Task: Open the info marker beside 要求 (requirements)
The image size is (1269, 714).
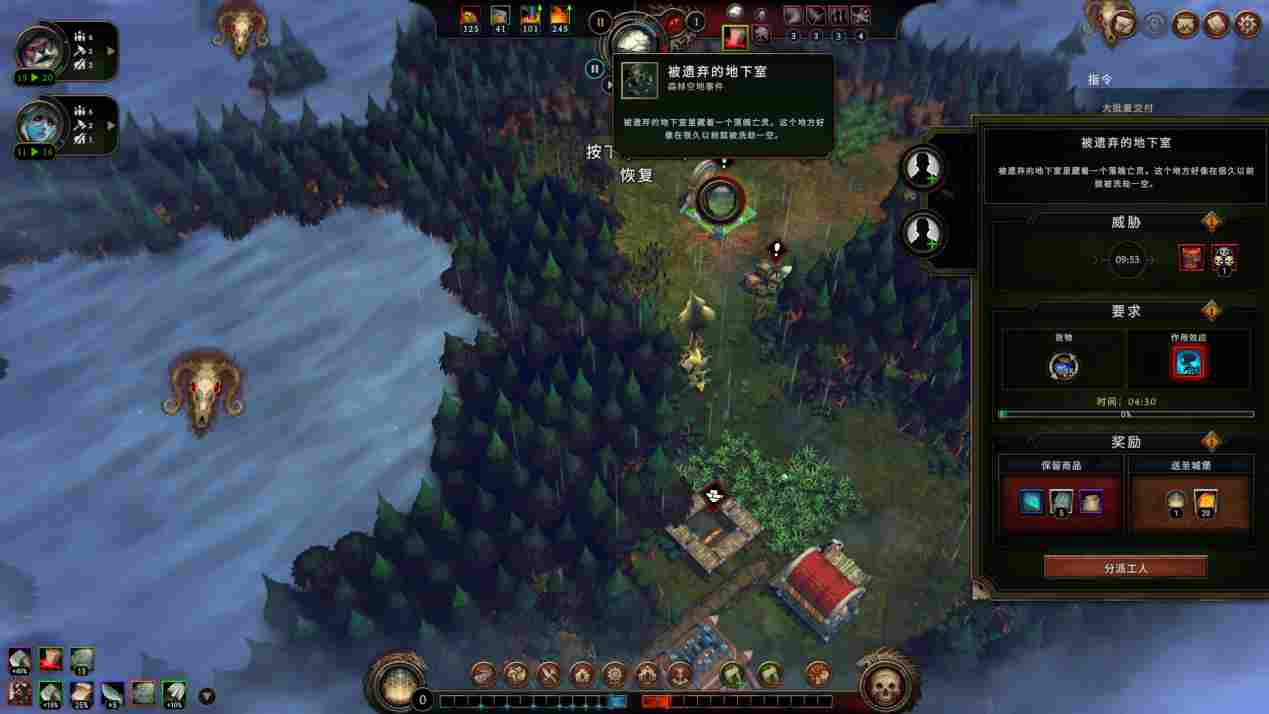Action: pos(1210,311)
